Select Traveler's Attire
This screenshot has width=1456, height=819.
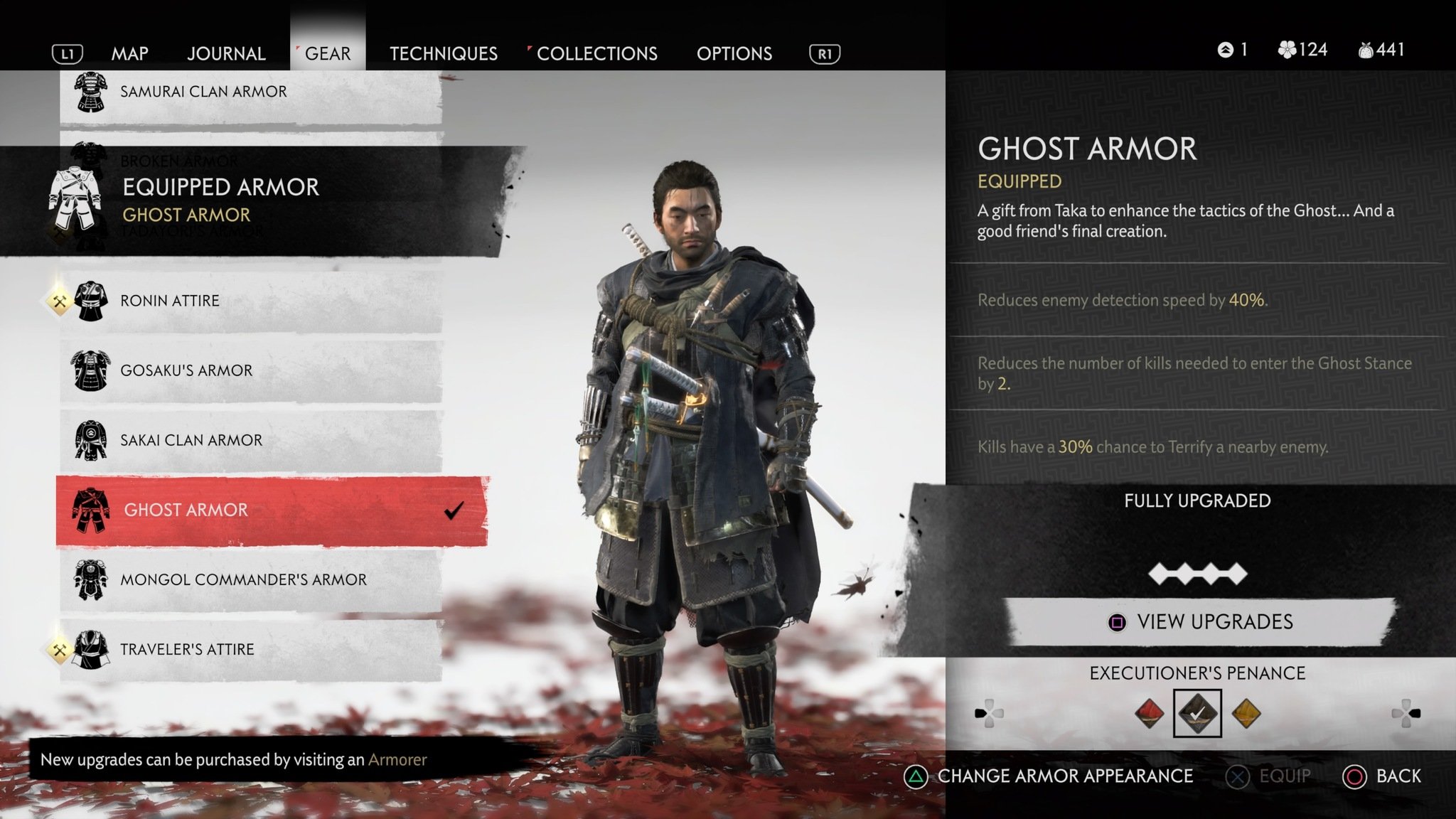pyautogui.click(x=187, y=649)
